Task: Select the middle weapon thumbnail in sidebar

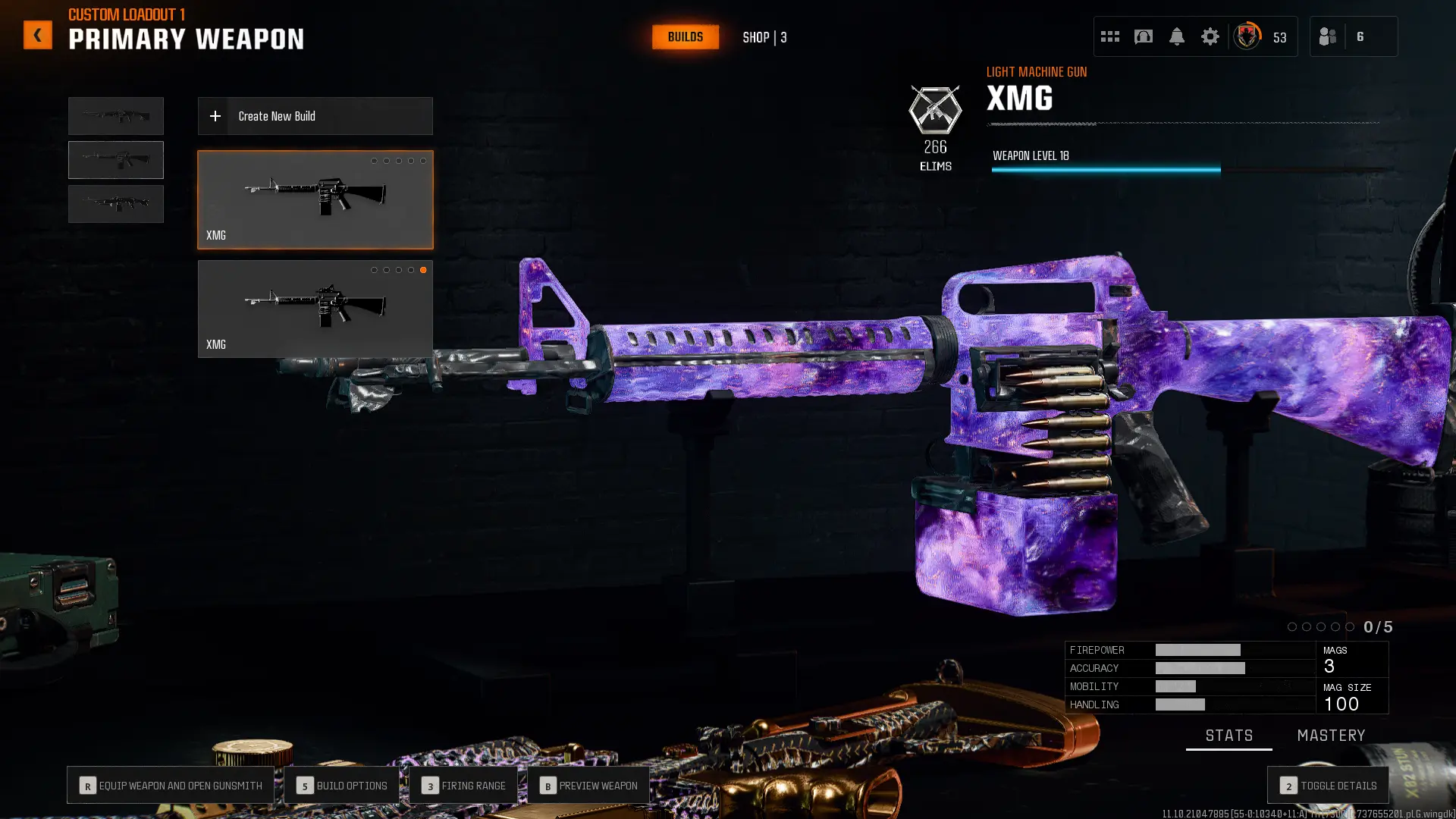Action: pos(115,159)
